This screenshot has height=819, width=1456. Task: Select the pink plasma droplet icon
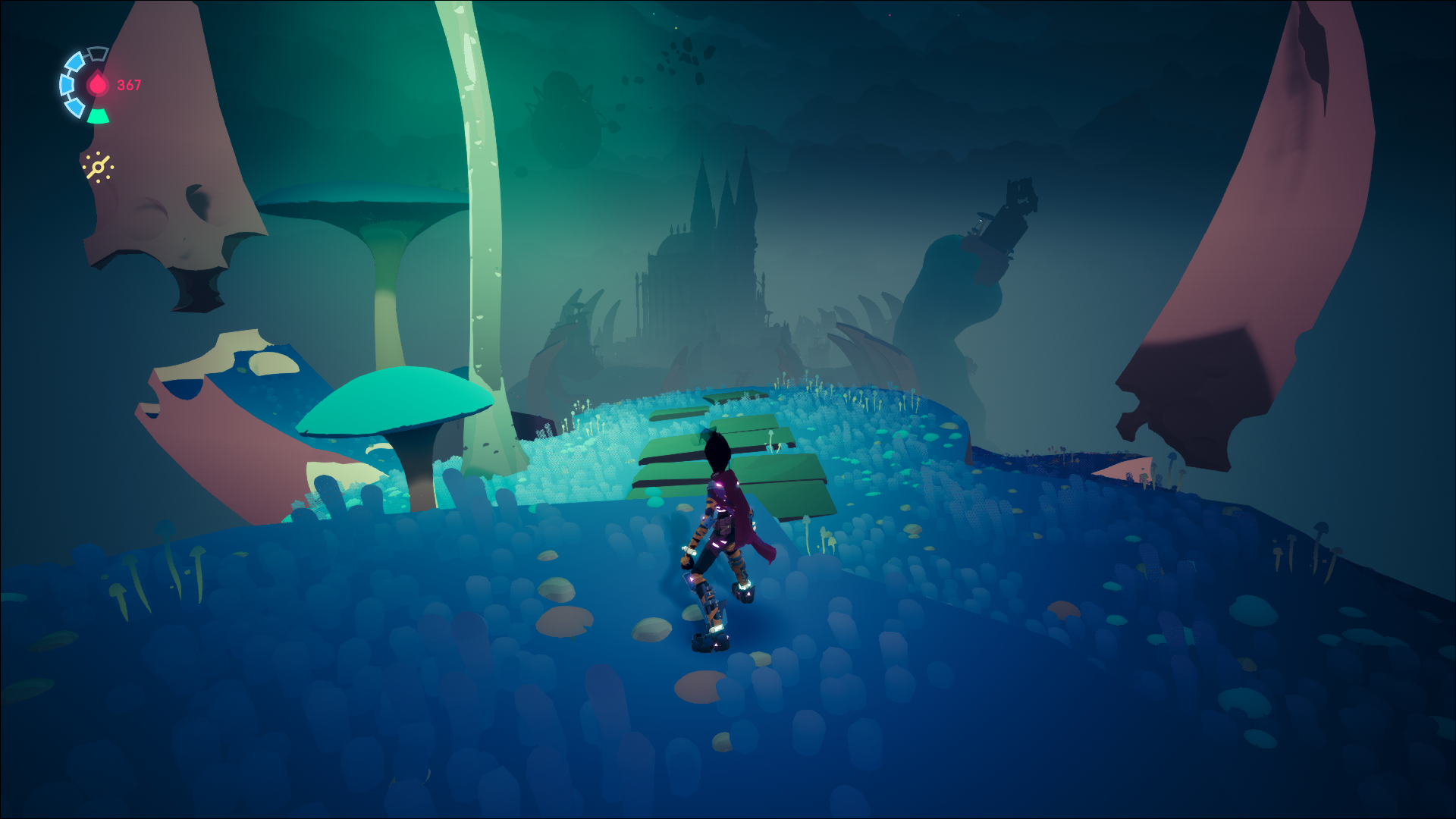(x=98, y=84)
